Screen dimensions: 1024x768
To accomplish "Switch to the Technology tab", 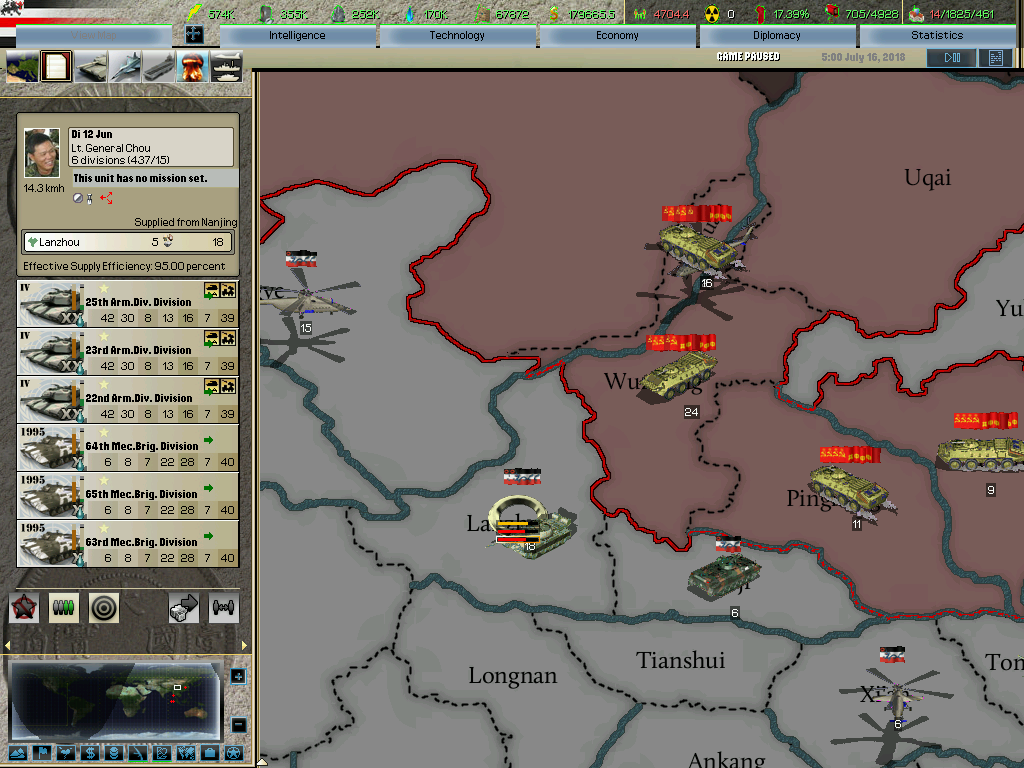I will [x=457, y=35].
